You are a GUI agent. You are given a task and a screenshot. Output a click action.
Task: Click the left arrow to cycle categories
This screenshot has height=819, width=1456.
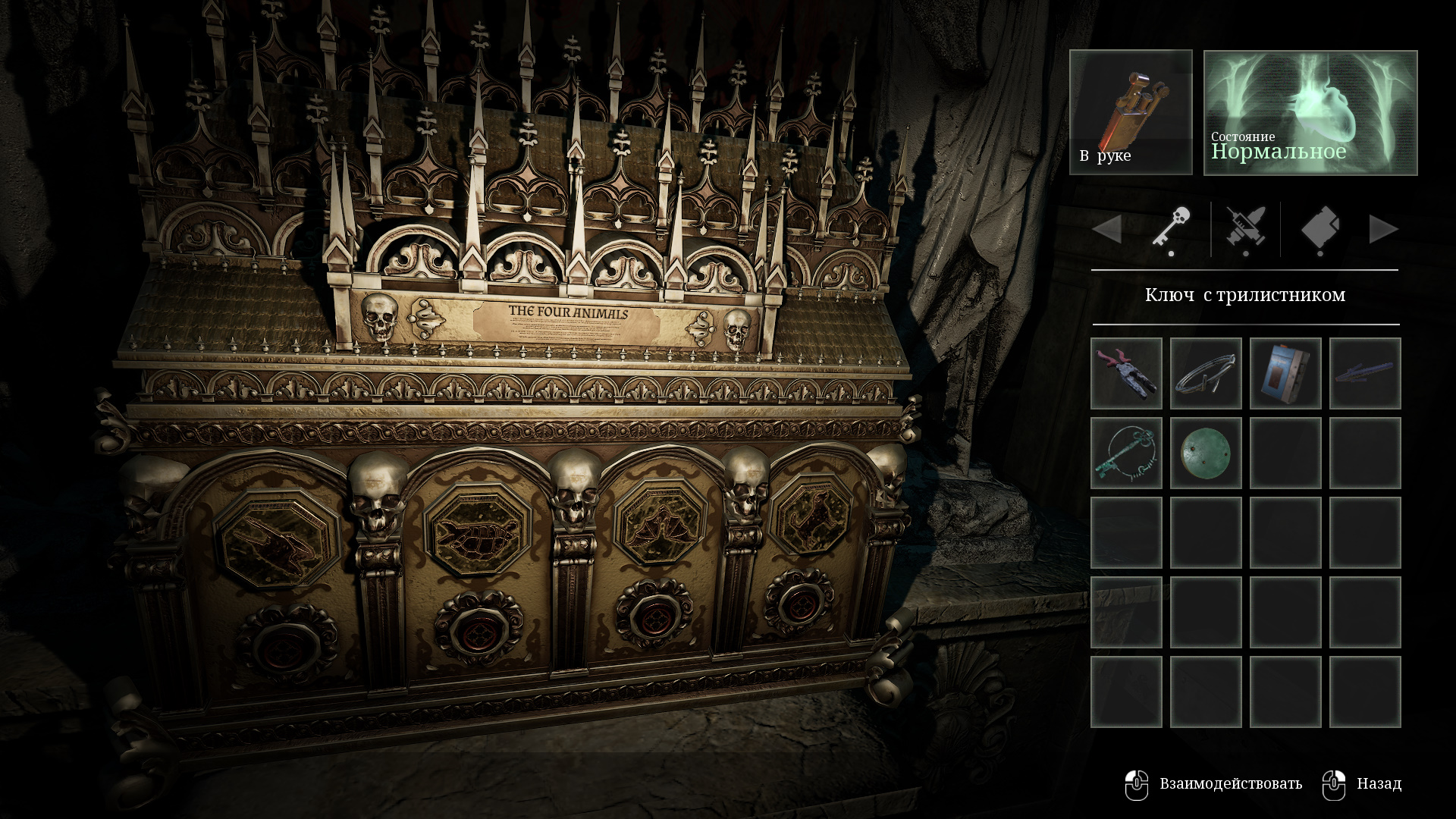coord(1107,229)
